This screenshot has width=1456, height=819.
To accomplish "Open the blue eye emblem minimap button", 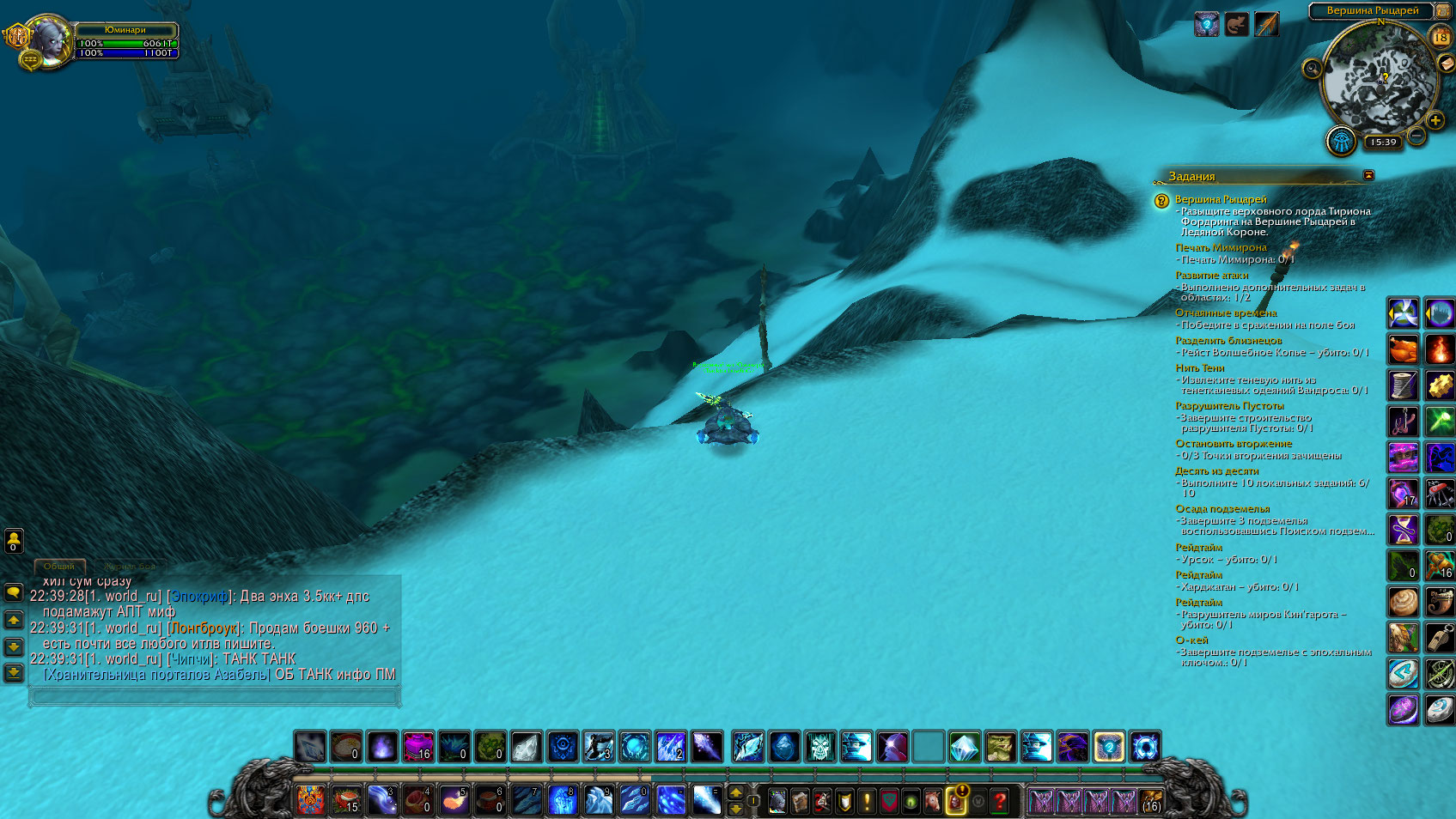I will coord(1341,142).
